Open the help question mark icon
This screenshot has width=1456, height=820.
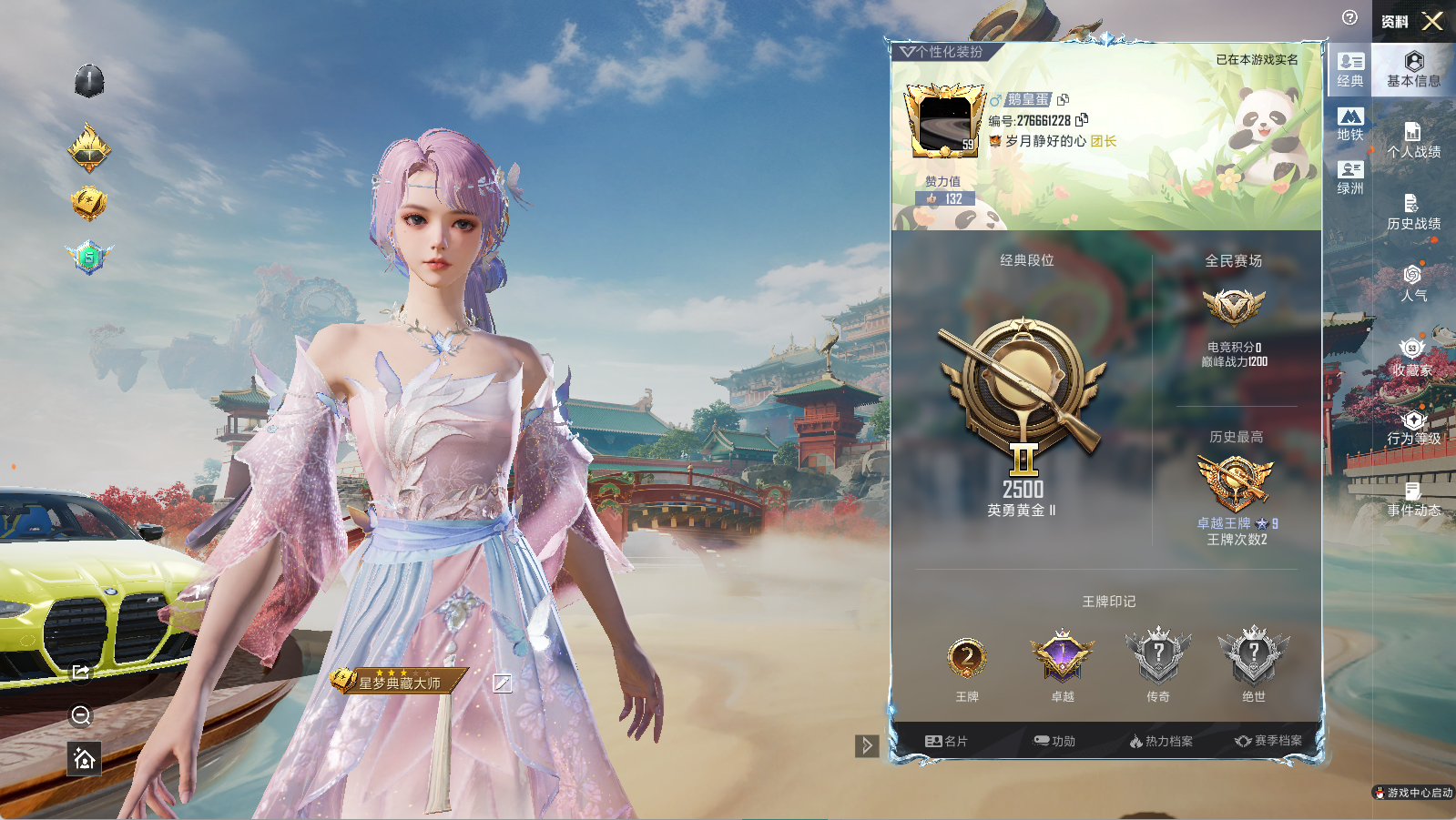click(x=1349, y=17)
